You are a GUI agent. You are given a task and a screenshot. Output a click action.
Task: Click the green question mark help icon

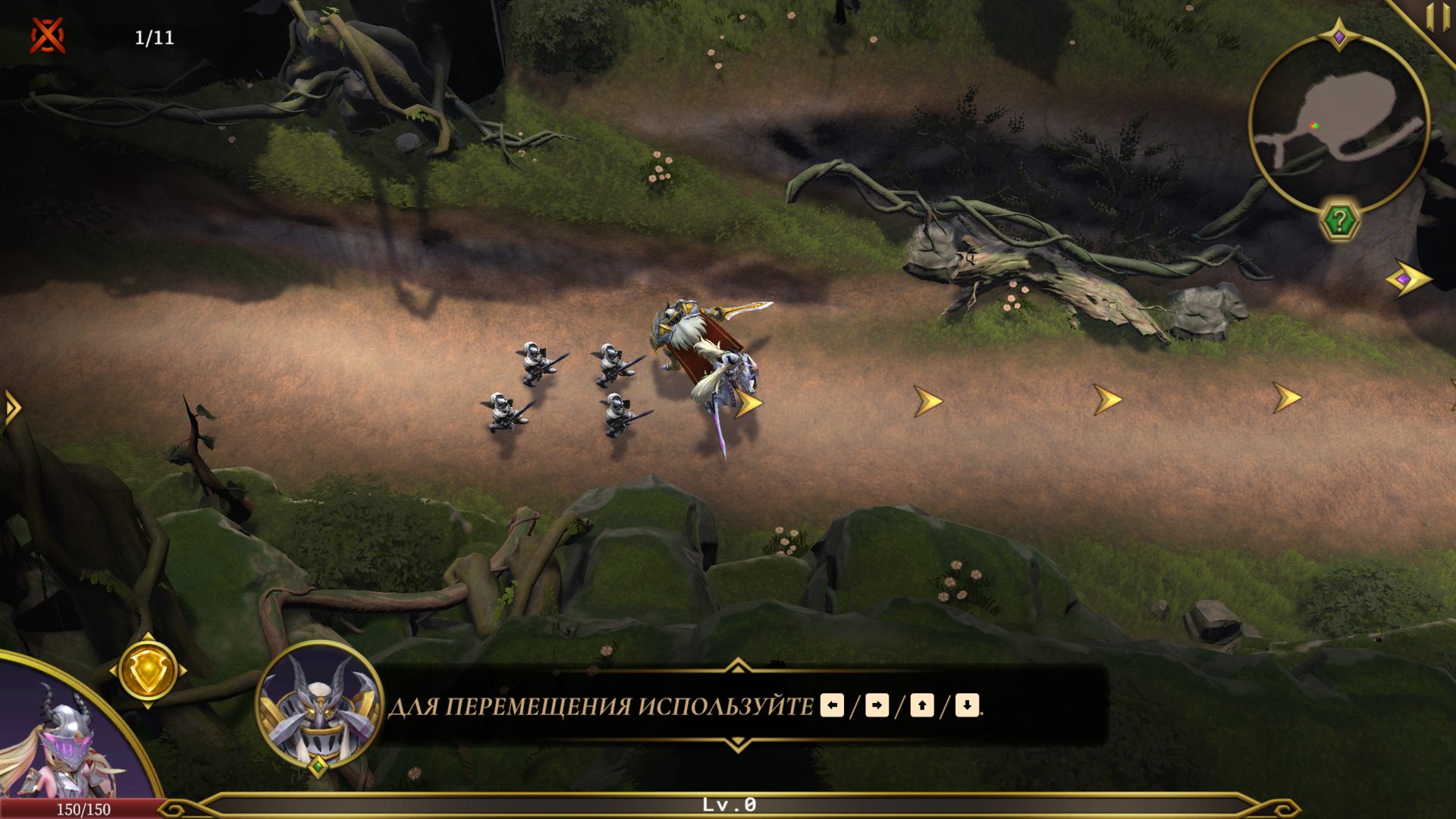[x=1340, y=221]
